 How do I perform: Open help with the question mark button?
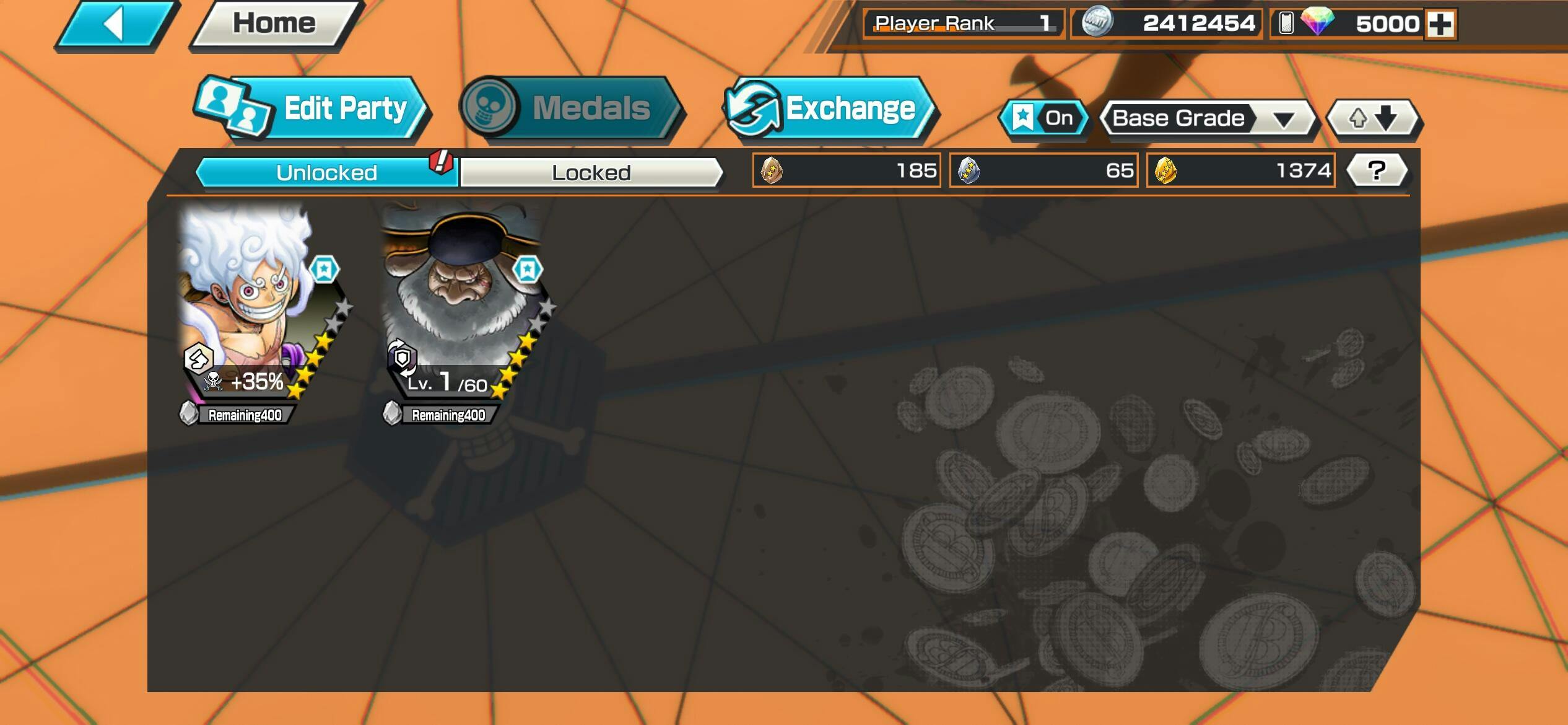1377,170
